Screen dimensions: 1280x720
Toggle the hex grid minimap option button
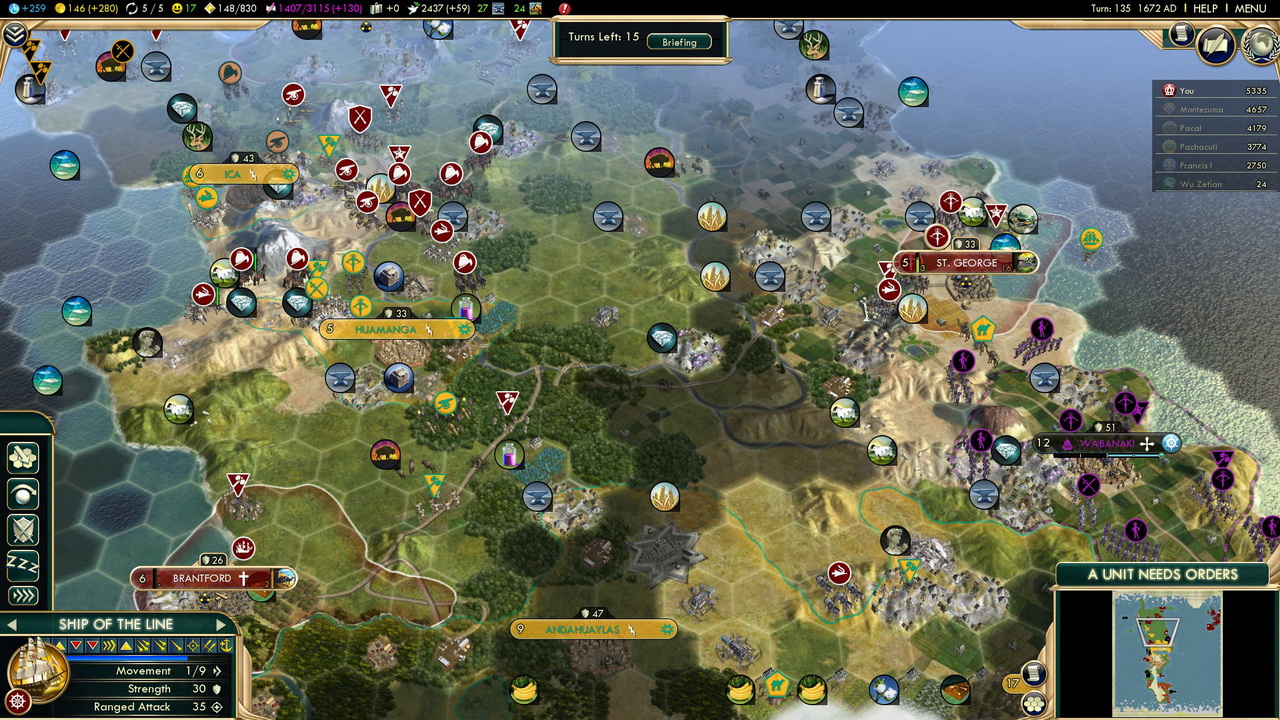(1034, 704)
